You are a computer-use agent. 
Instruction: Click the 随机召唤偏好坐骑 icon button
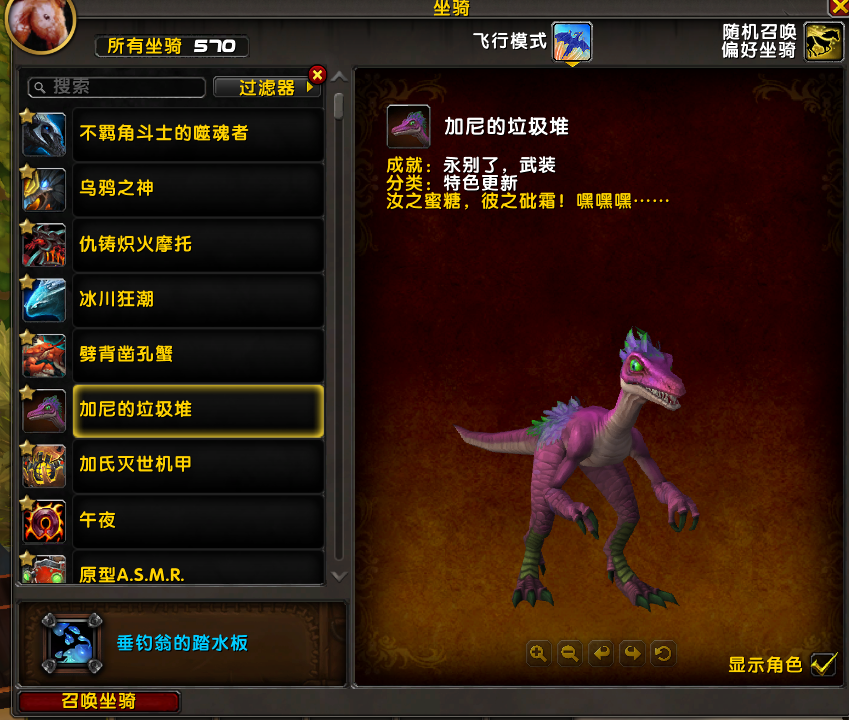point(824,42)
